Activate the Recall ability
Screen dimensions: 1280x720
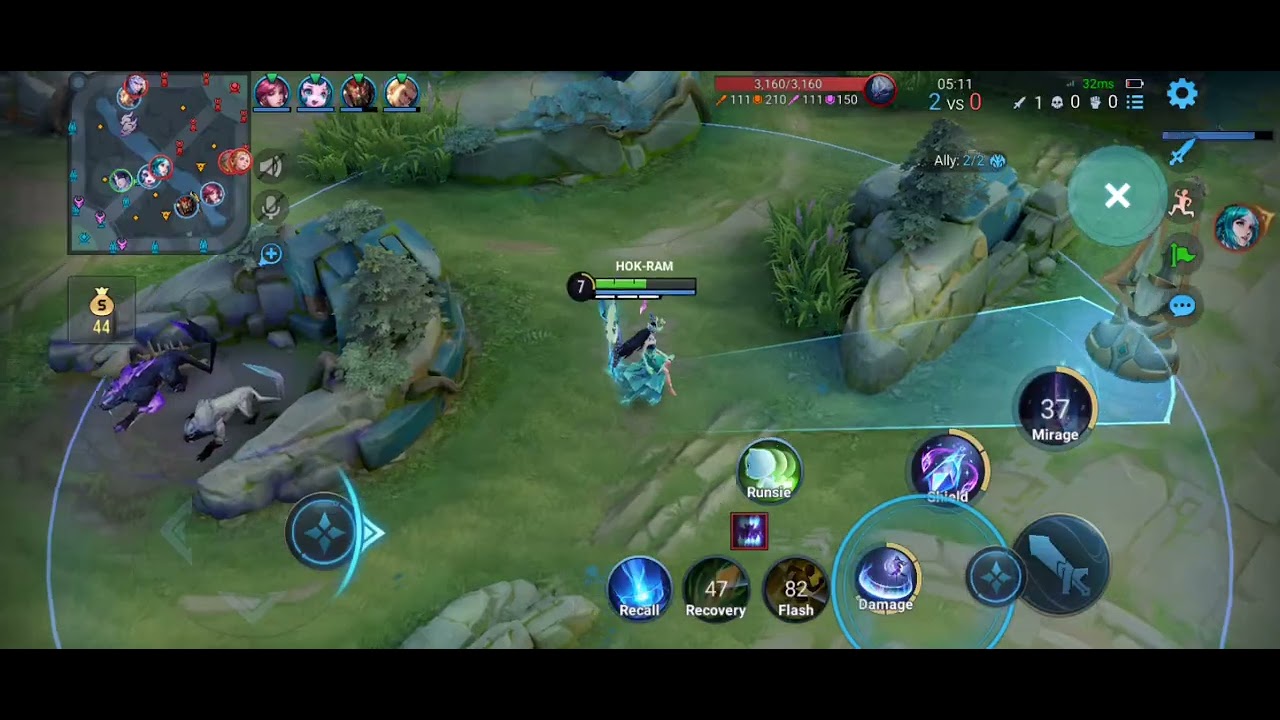640,588
